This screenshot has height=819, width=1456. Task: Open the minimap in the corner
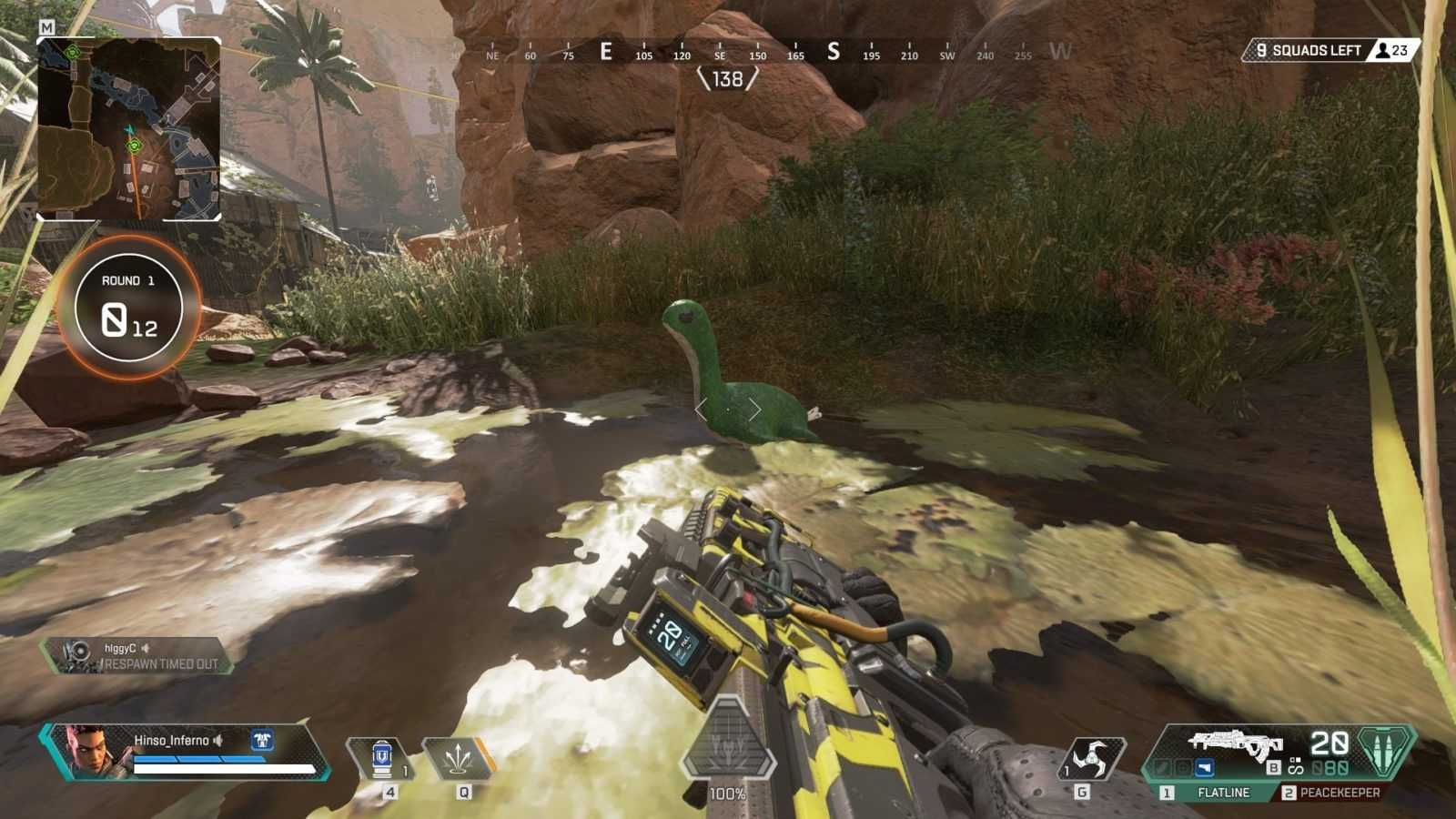(x=128, y=129)
